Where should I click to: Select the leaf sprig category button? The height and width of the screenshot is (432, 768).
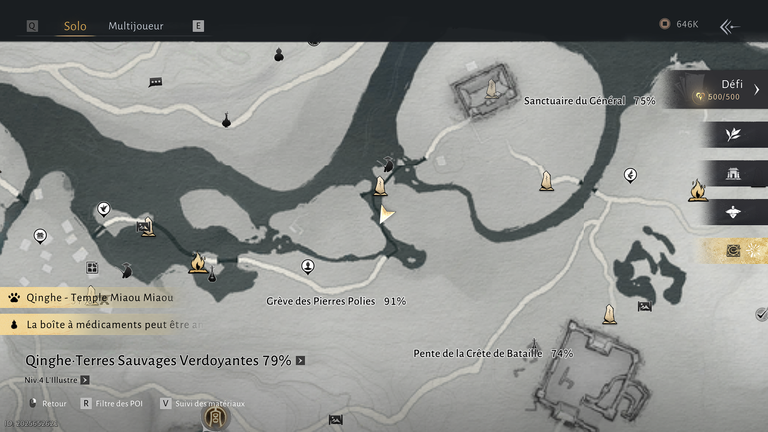733,134
